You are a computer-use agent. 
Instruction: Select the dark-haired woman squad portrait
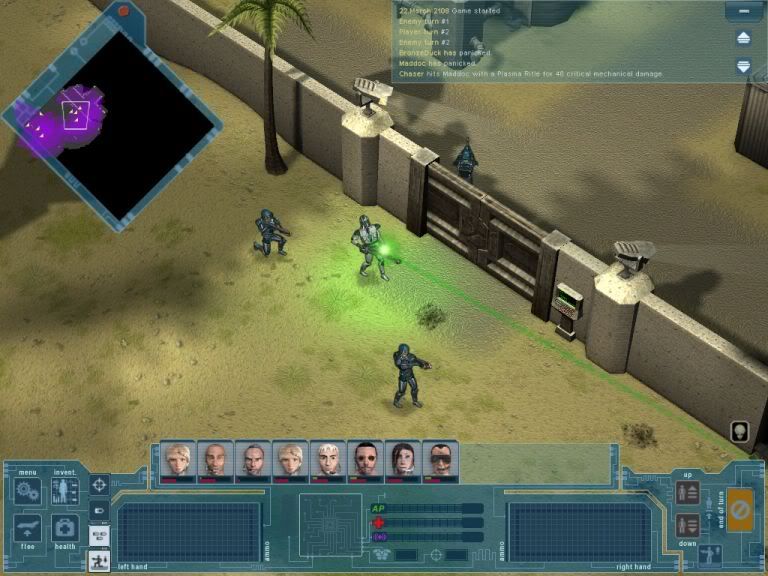(x=401, y=461)
